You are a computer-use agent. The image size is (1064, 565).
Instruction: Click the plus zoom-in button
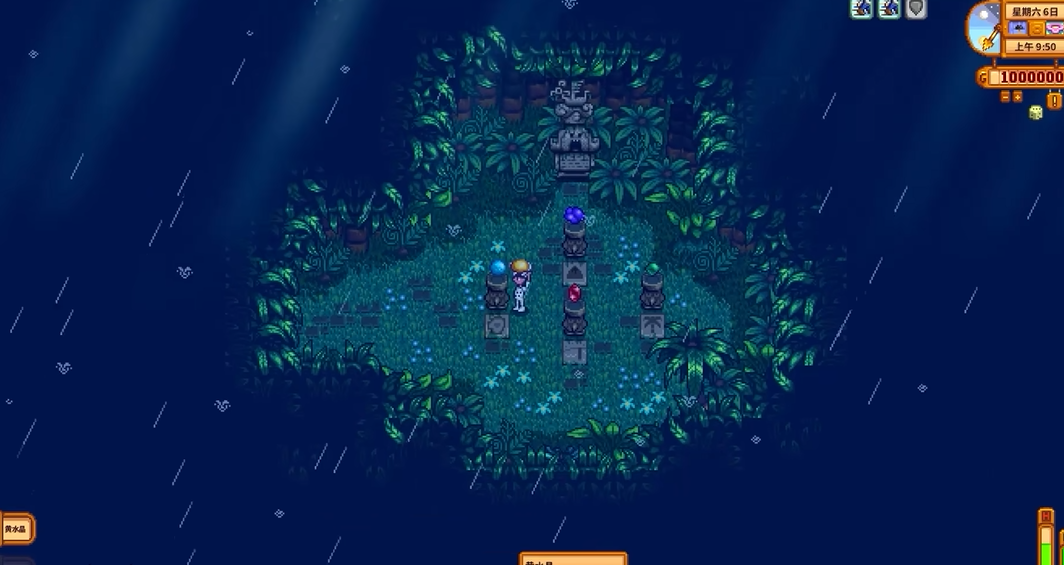(1018, 97)
